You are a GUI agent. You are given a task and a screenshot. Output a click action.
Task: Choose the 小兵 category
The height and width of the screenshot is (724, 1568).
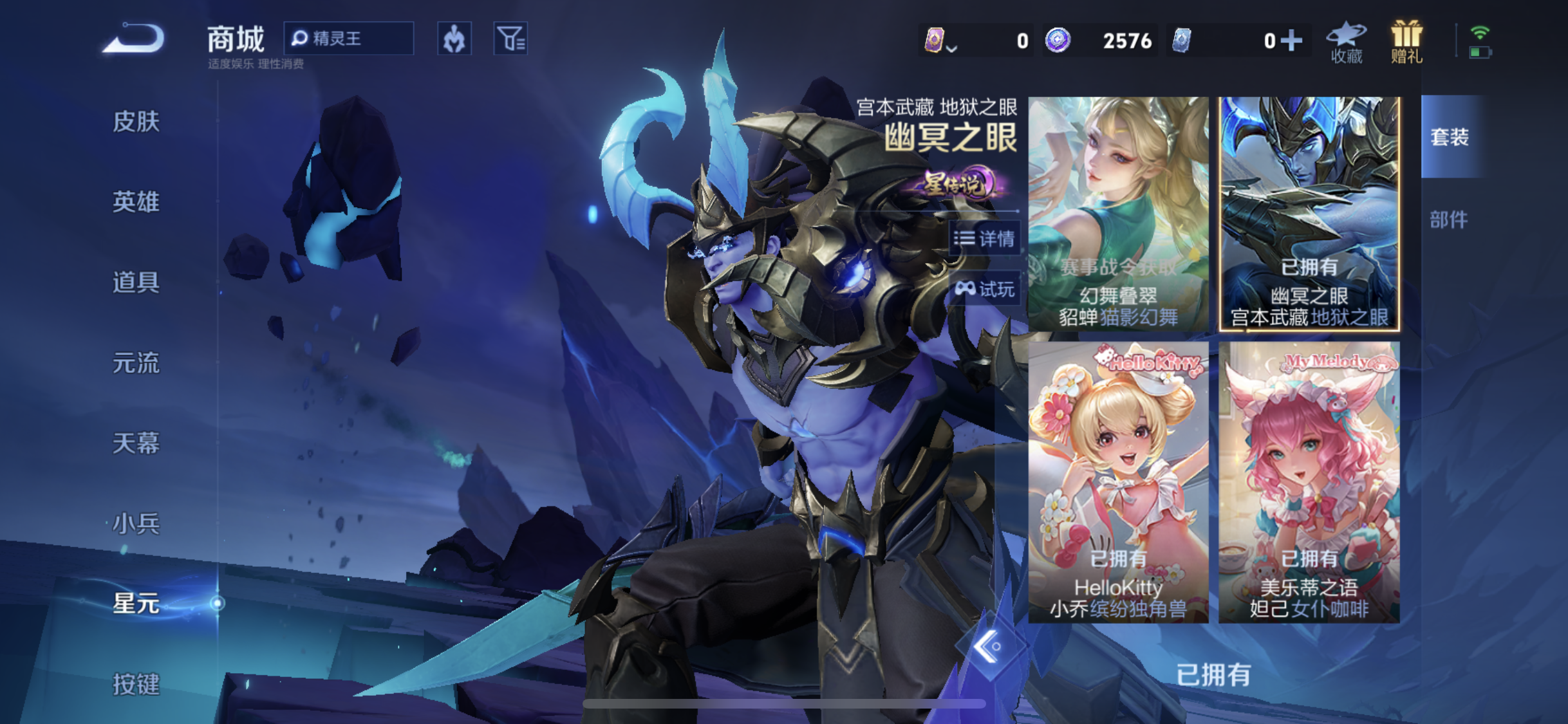[136, 523]
